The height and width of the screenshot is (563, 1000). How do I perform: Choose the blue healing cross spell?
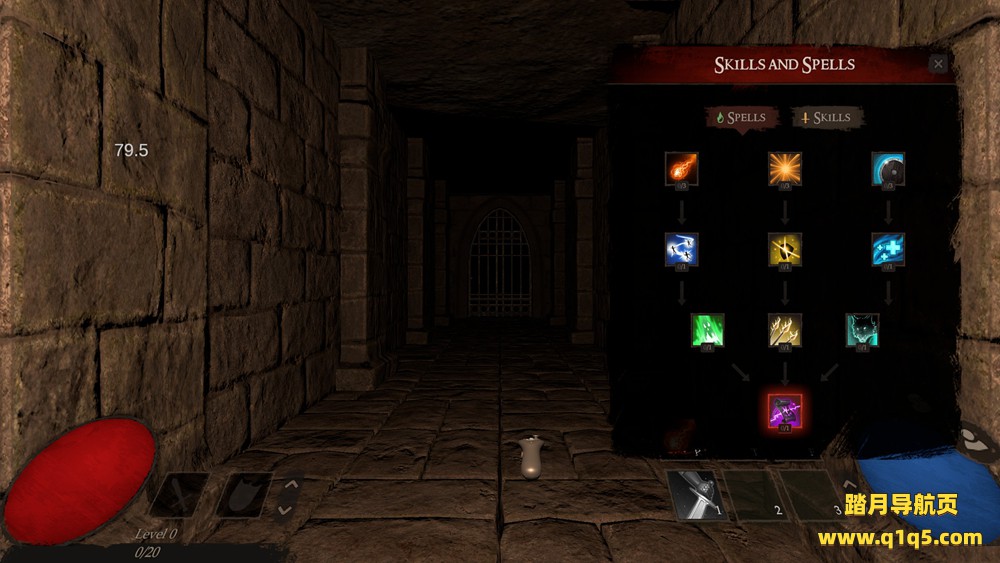click(888, 250)
